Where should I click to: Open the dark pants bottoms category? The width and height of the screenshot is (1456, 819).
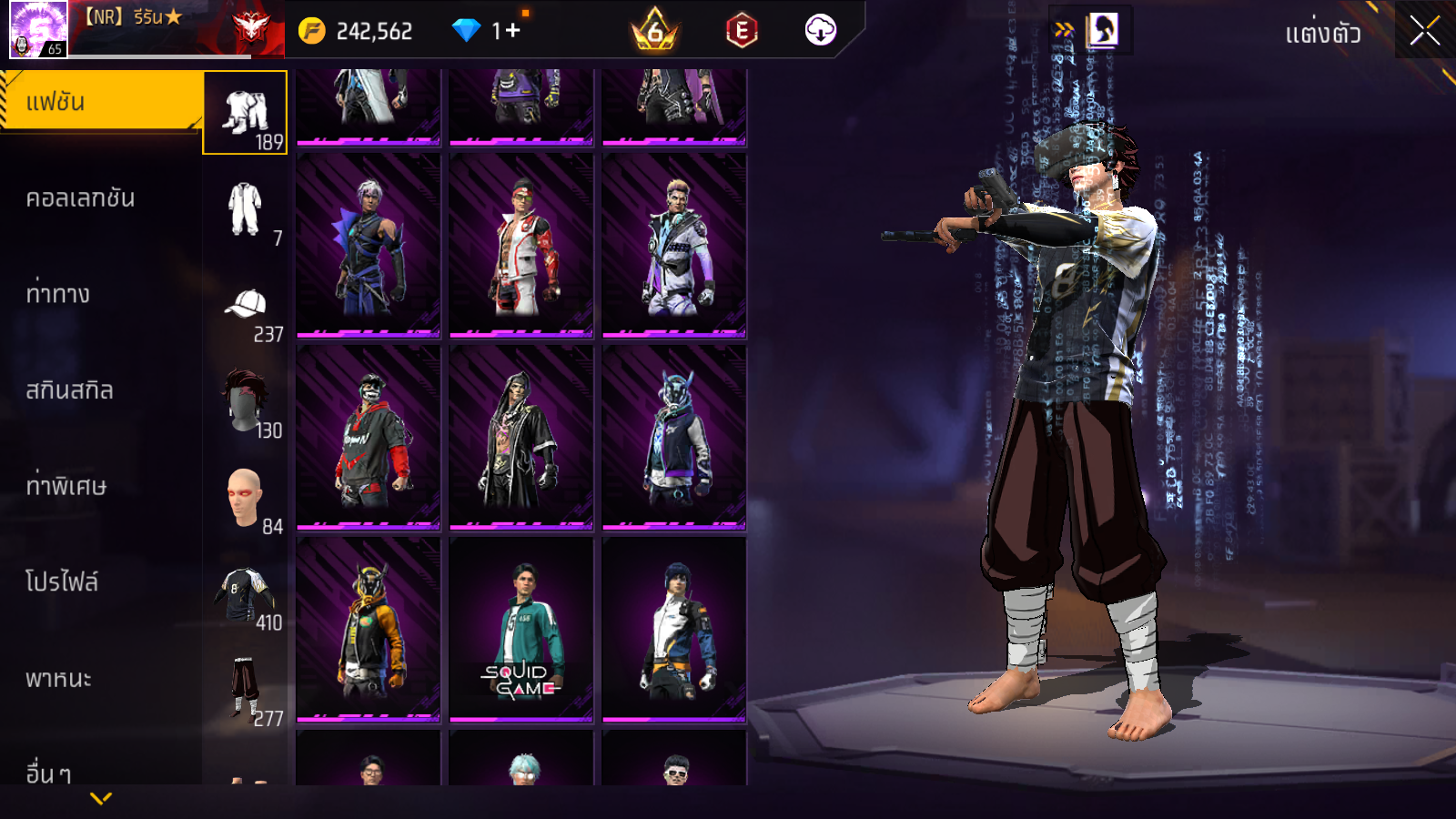246,689
